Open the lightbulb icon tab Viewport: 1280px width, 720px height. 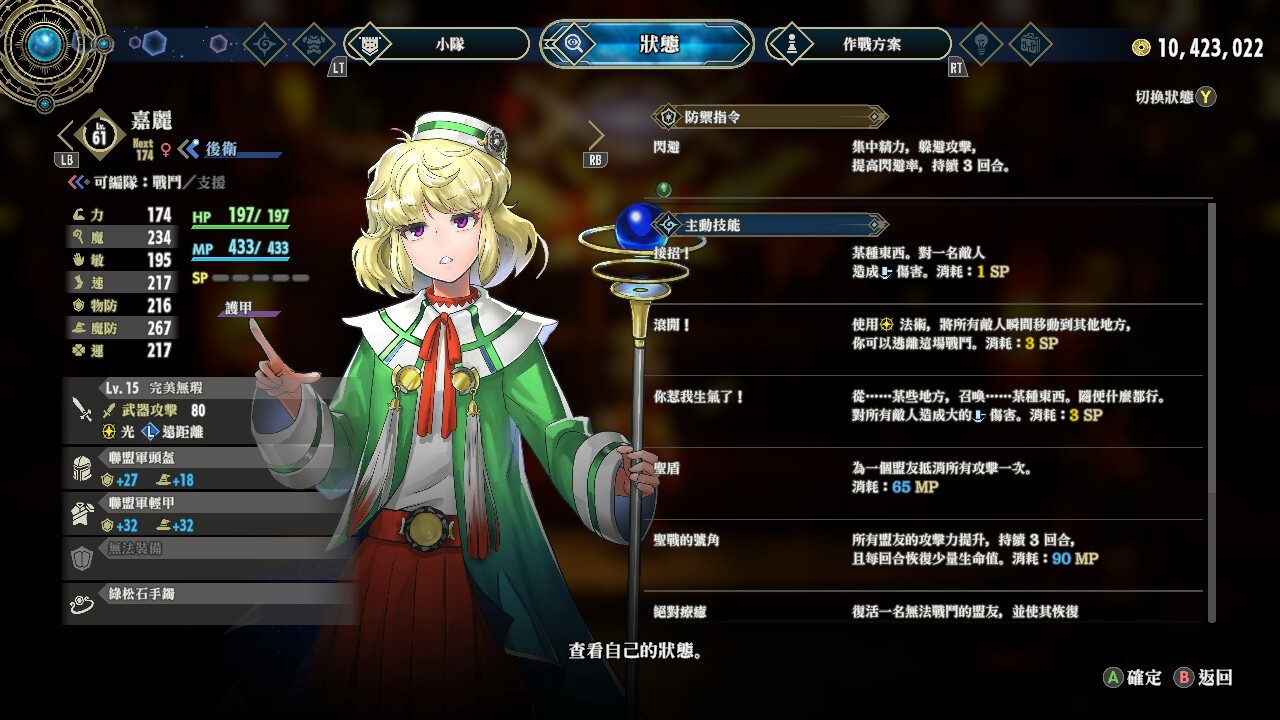pos(981,44)
